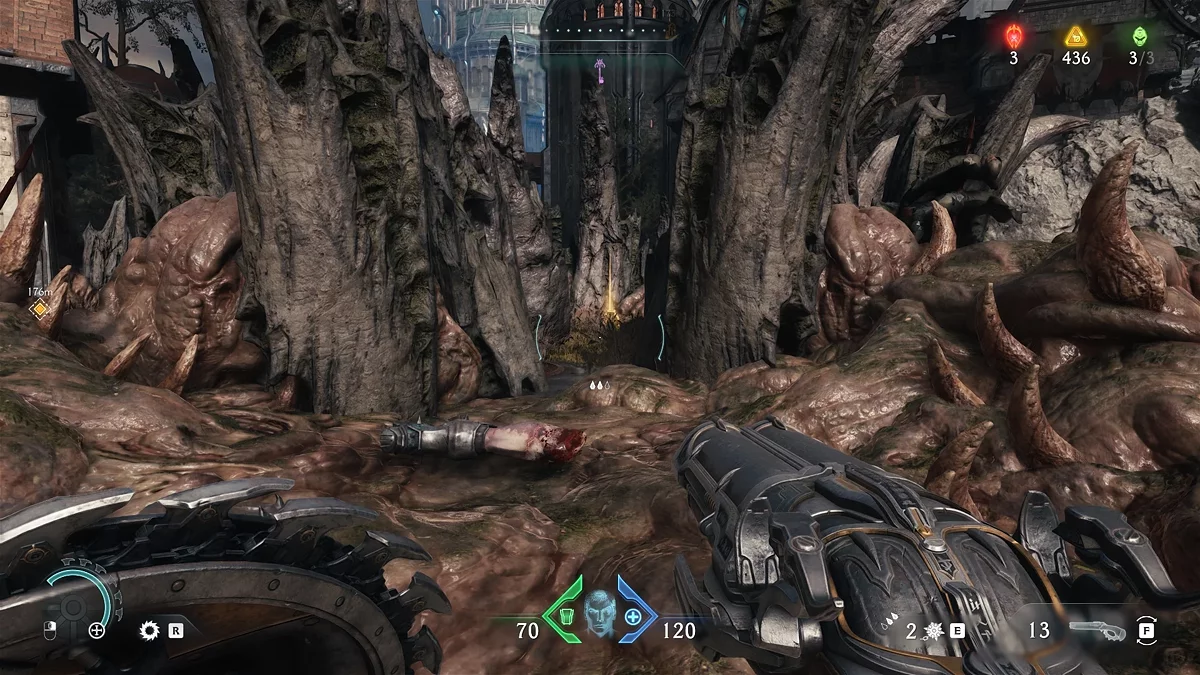1200x675 pixels.
Task: Click the green helmet extra lives icon
Action: point(1139,37)
